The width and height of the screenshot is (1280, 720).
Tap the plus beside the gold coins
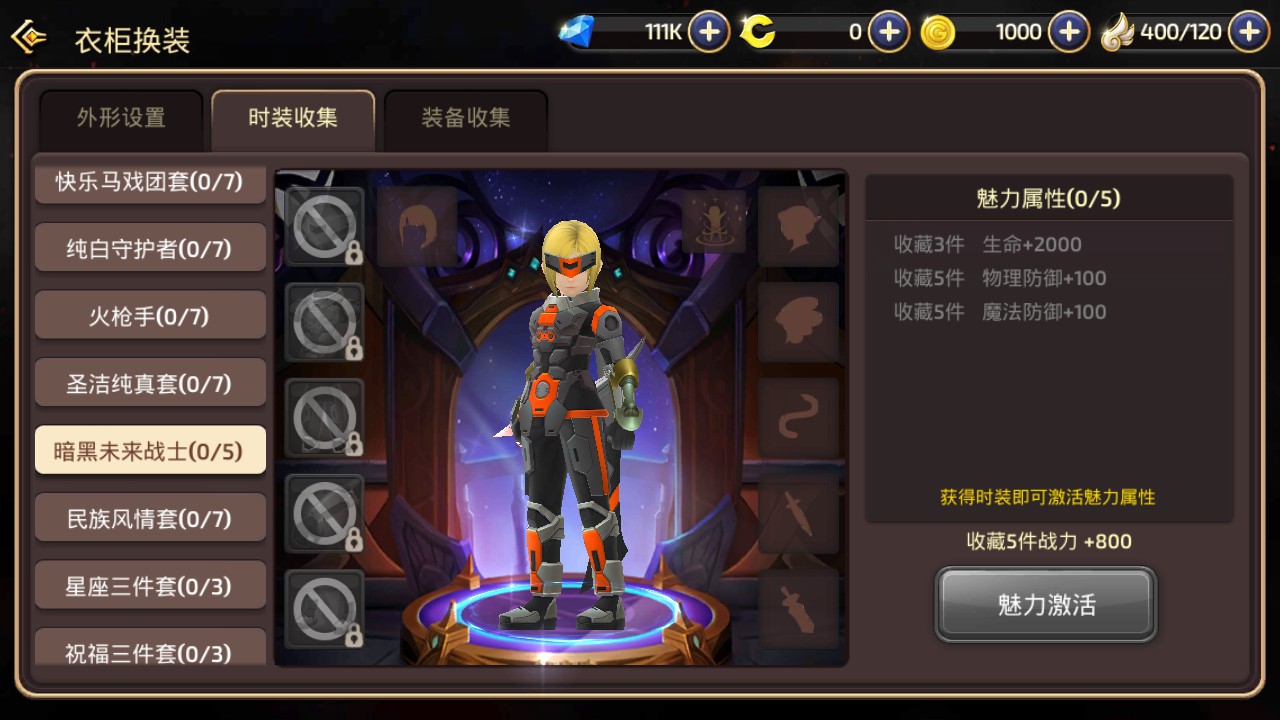point(1066,31)
